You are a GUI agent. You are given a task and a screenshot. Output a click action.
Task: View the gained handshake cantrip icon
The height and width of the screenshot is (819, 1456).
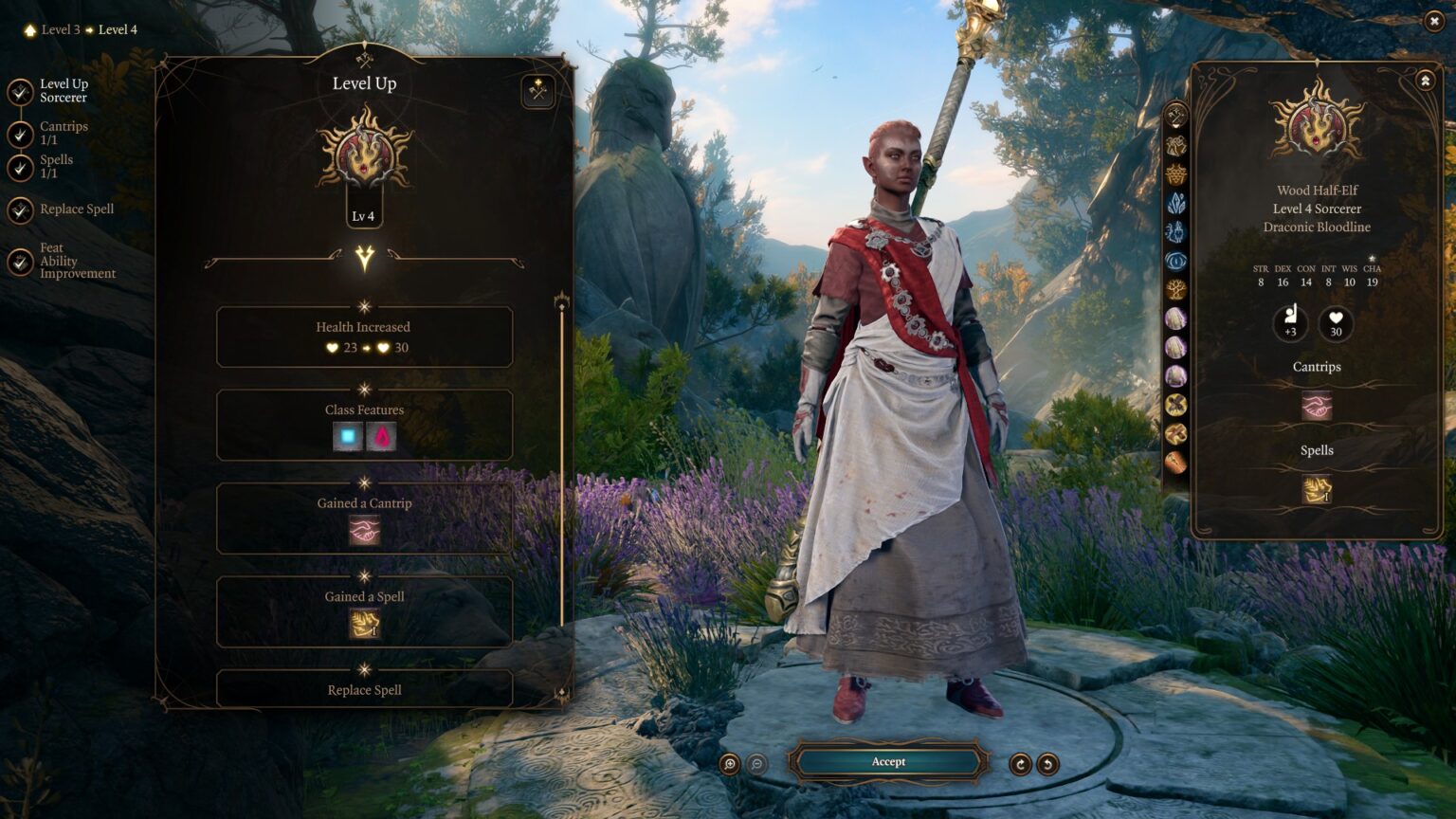coord(365,531)
